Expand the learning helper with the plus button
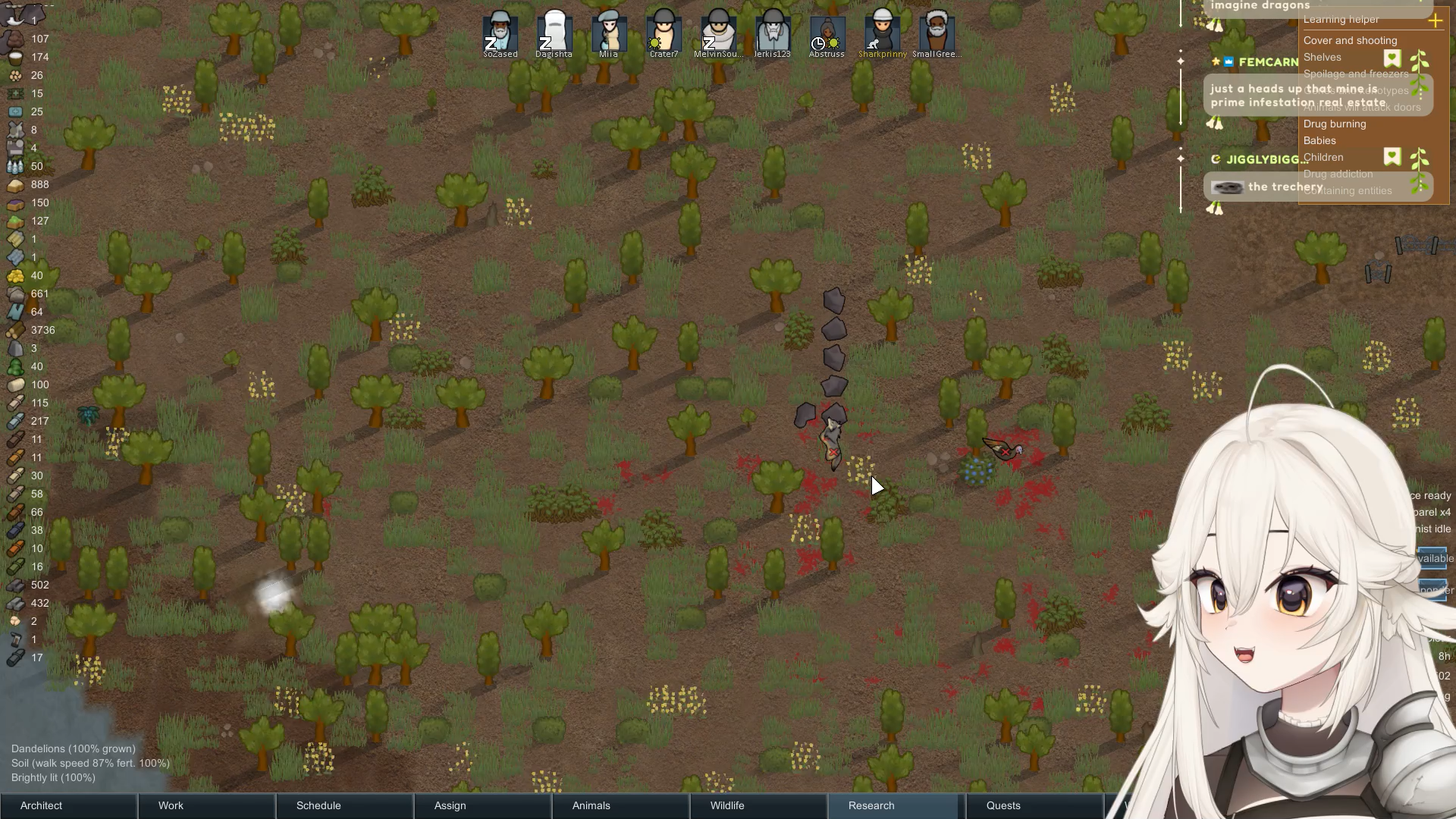 pyautogui.click(x=1435, y=21)
